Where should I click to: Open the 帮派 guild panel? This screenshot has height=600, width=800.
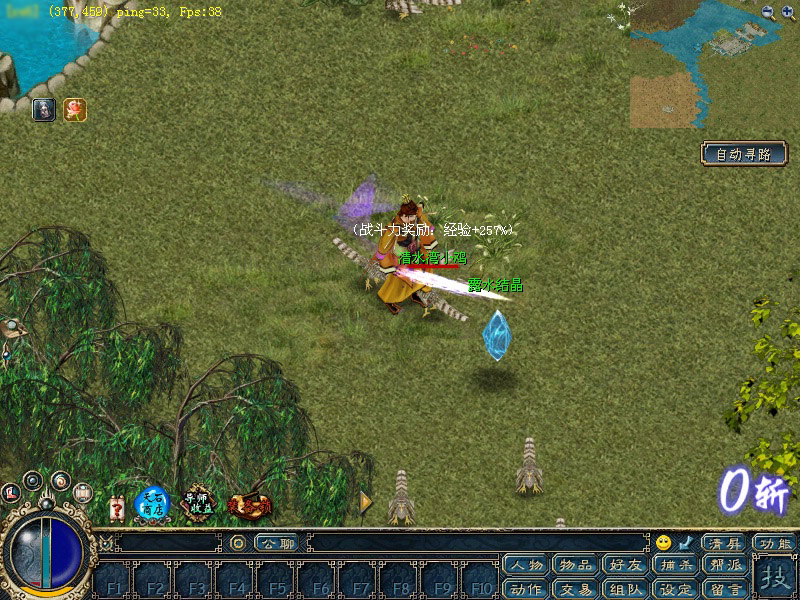pyautogui.click(x=727, y=566)
